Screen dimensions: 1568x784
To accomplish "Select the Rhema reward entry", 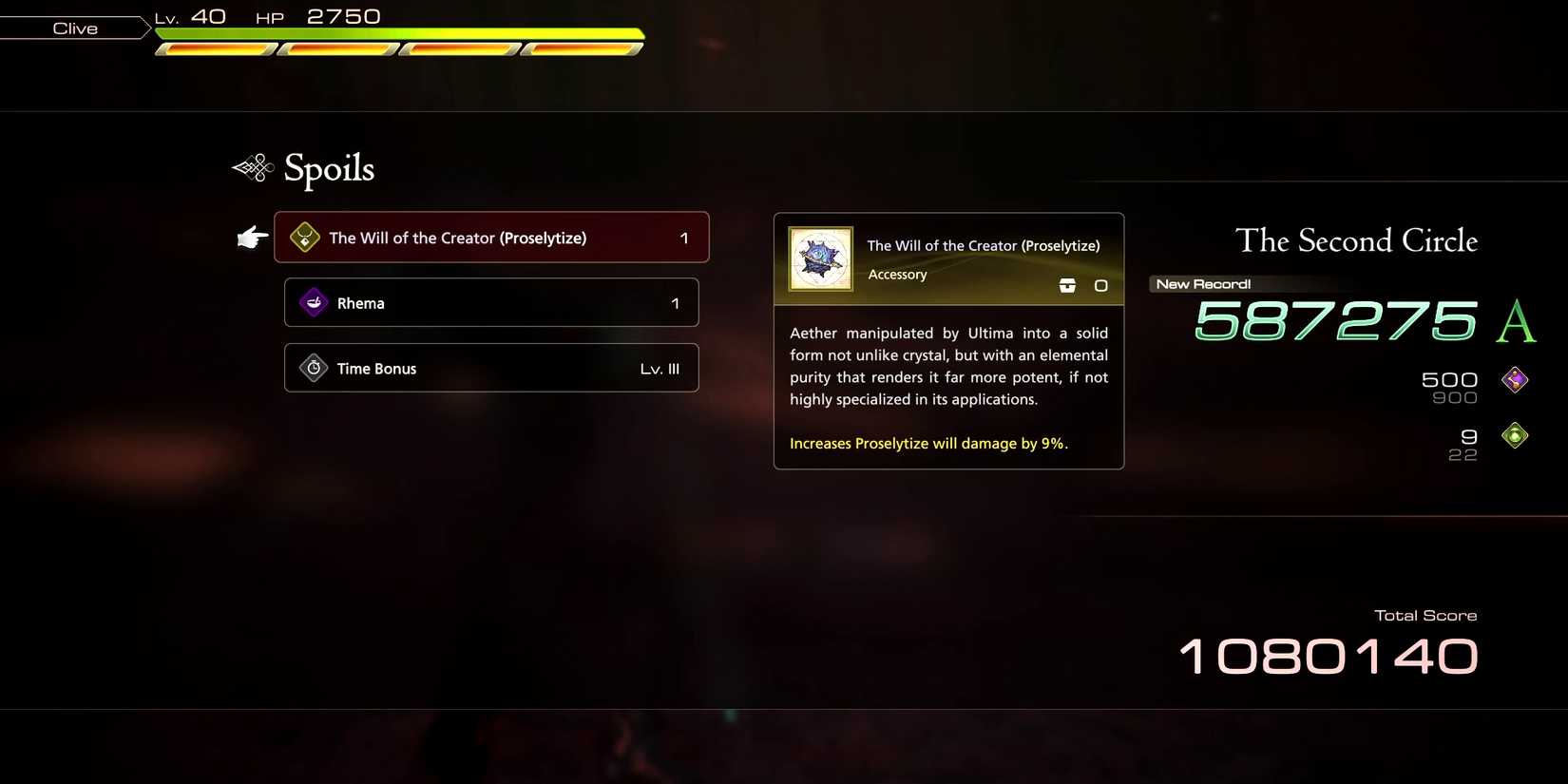I will [491, 301].
